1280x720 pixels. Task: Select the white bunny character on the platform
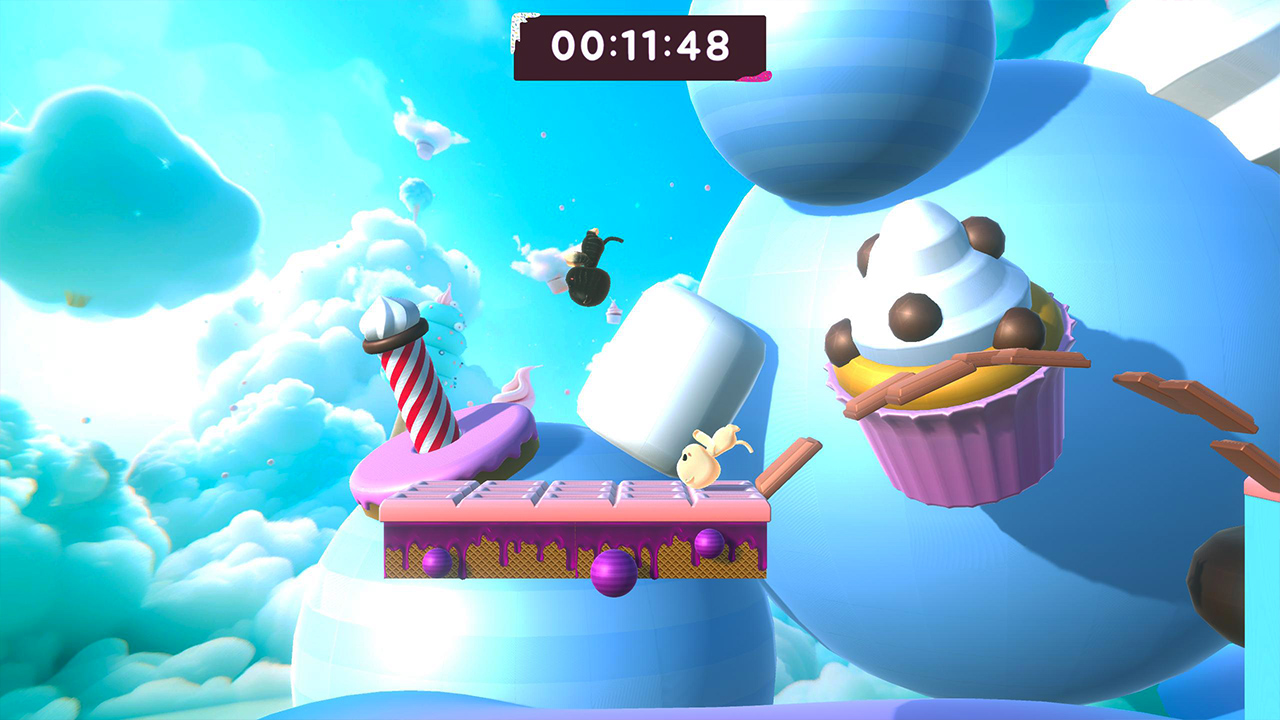[x=700, y=460]
